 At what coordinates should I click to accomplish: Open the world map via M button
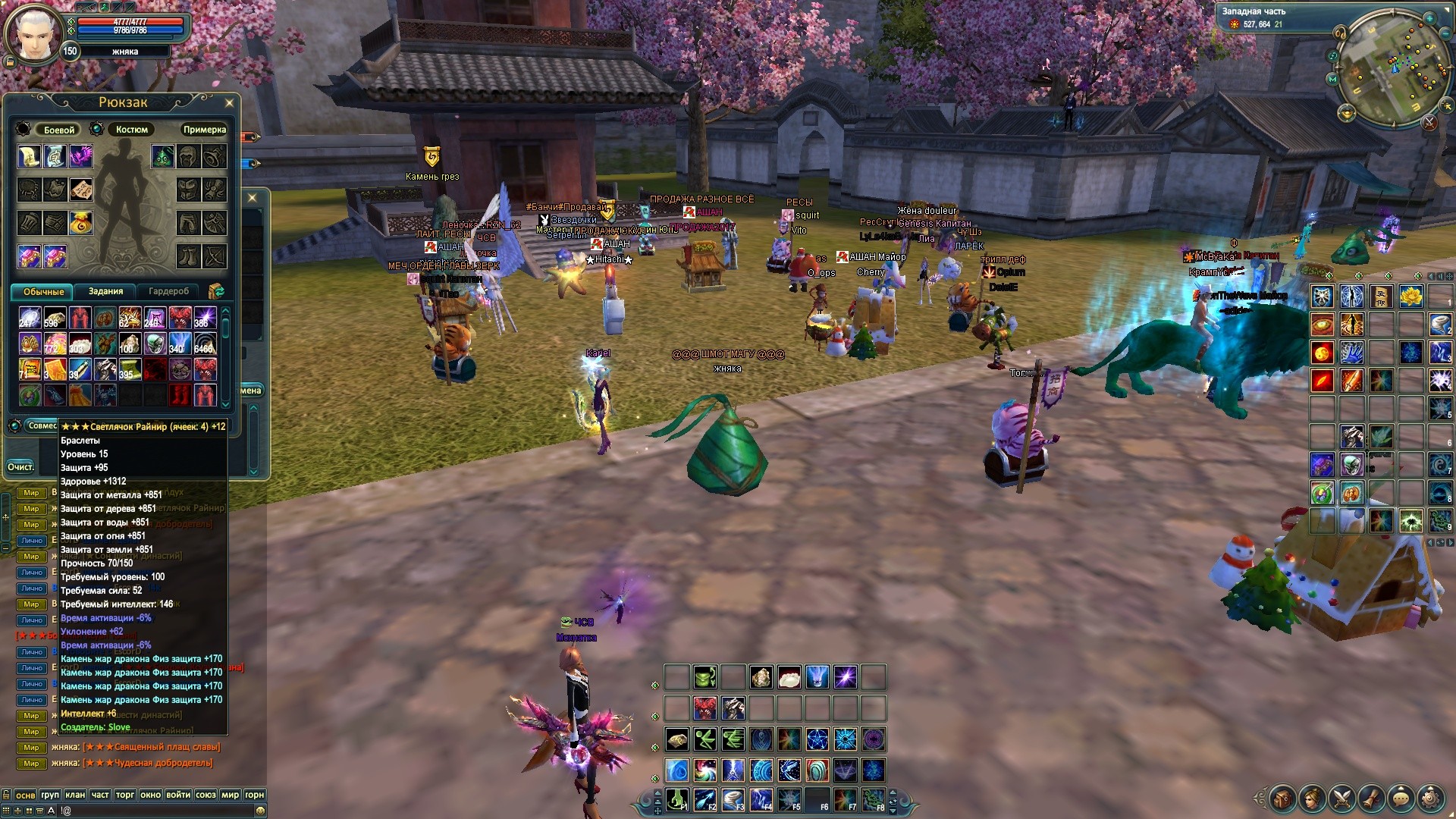pos(1332,79)
